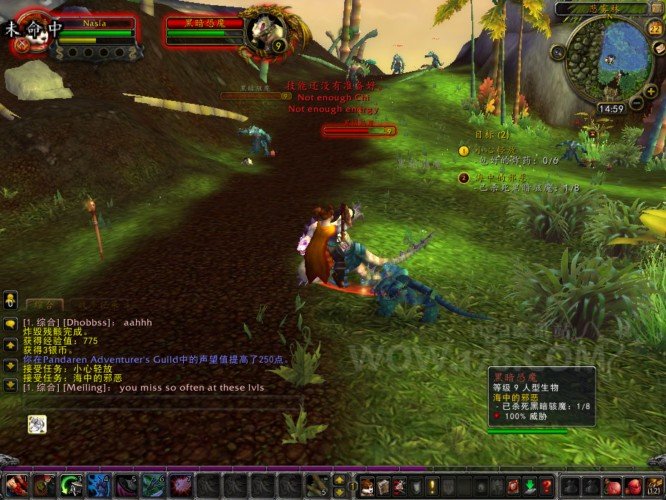
Task: Open the chat menu speech bubble button
Action: pos(9,323)
